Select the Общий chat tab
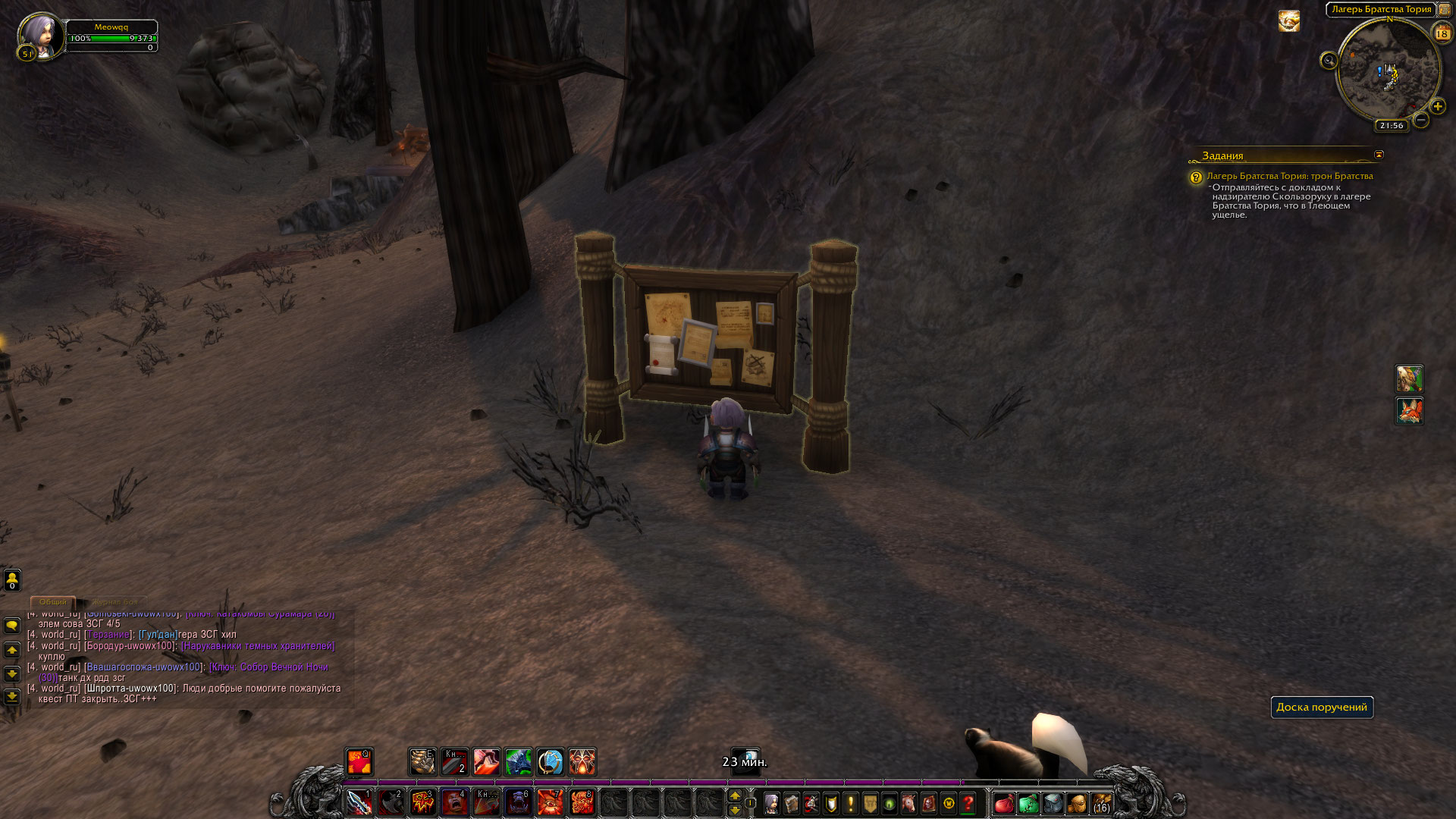 53,602
